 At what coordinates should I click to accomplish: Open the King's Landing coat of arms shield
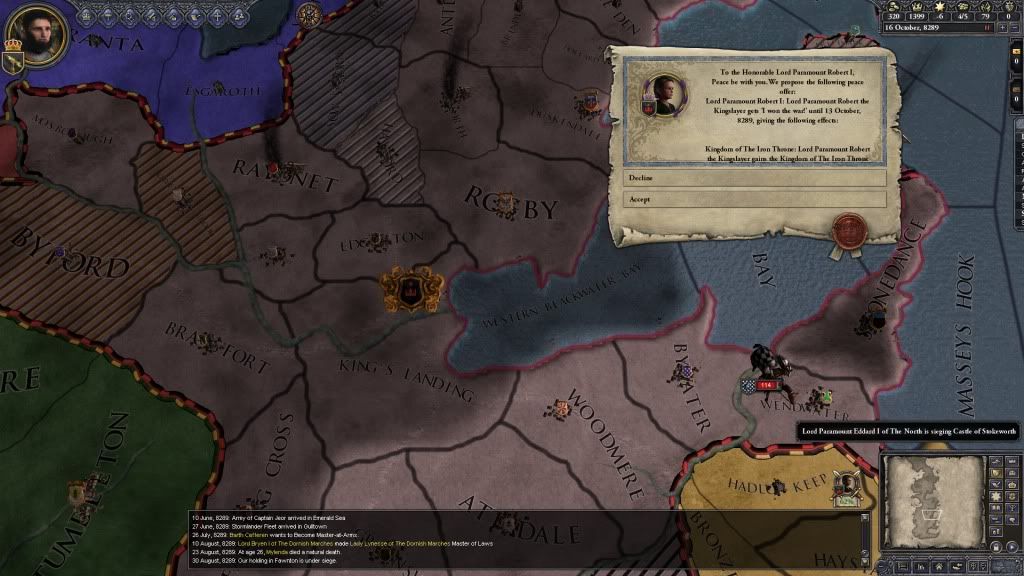click(x=410, y=290)
